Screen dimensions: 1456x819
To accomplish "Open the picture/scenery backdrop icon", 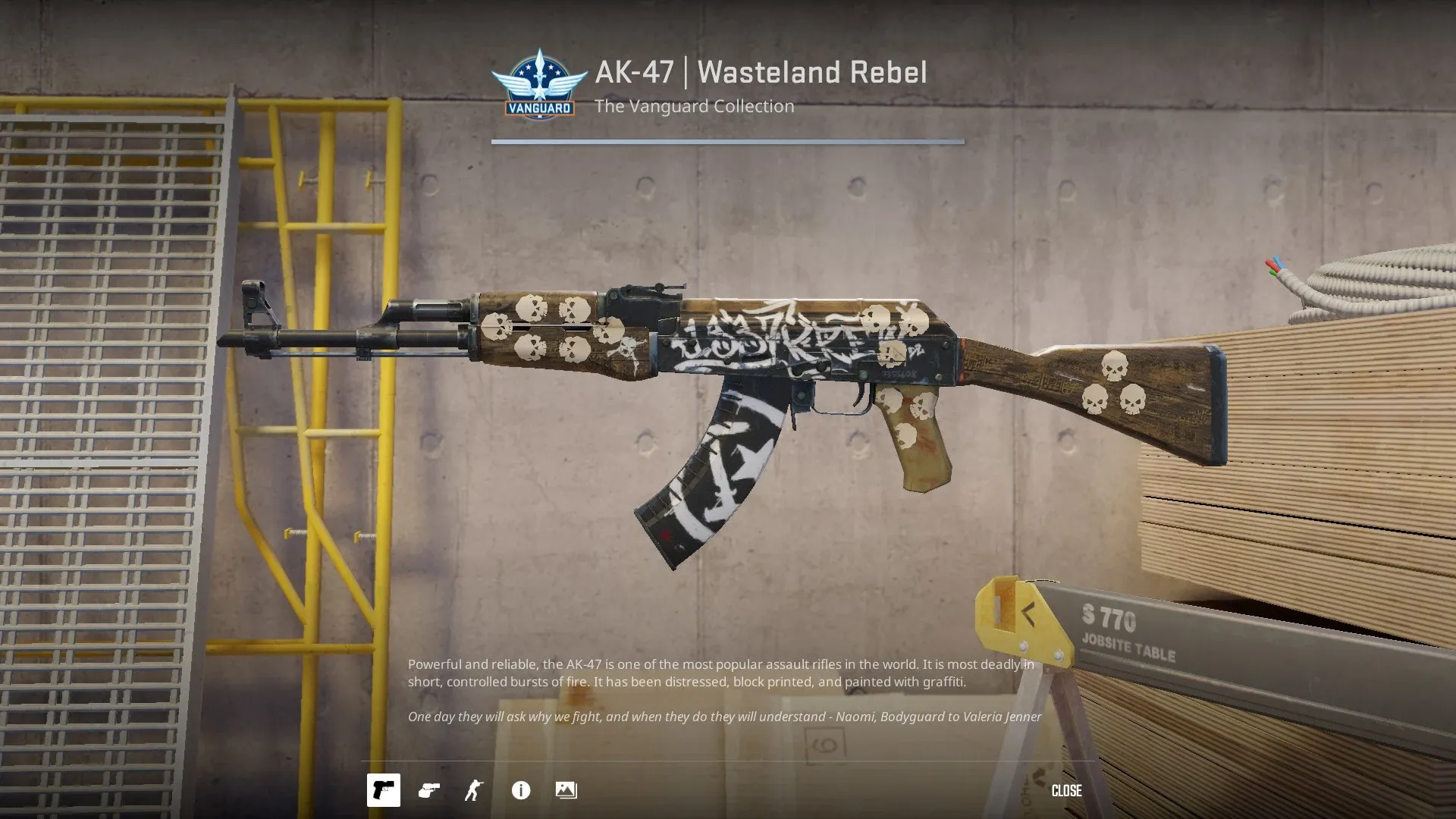I will tap(566, 790).
